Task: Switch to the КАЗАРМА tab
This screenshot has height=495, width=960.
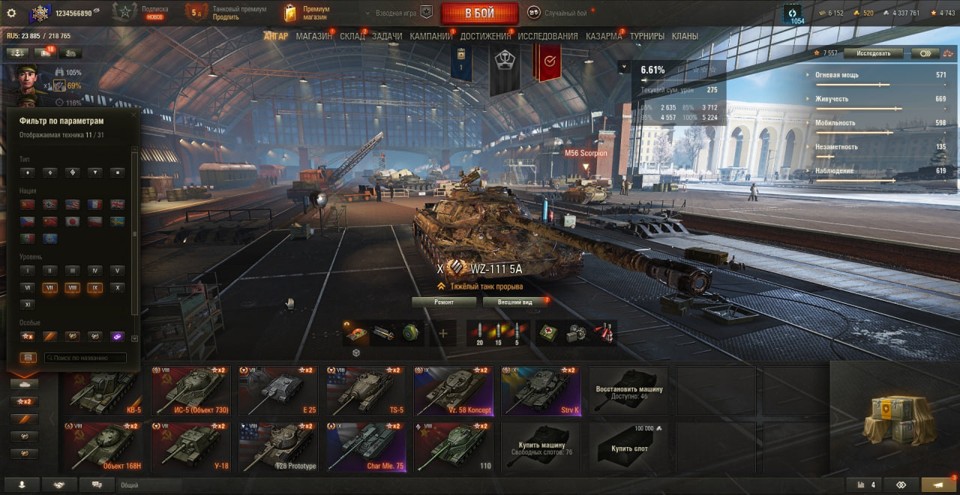Action: [x=604, y=36]
